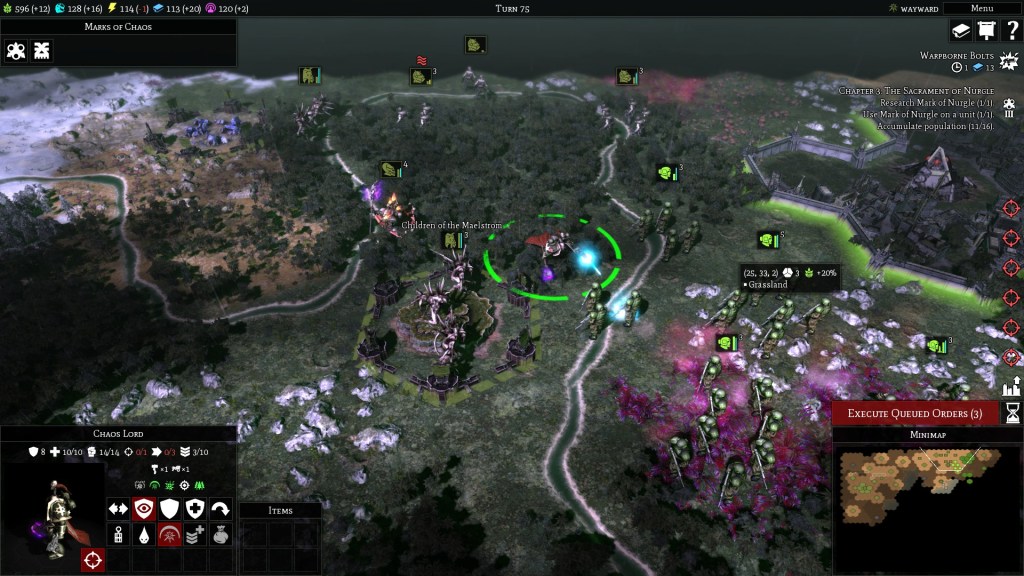Toggle the eye shield overwatch action
Viewport: 1024px width, 576px height.
[144, 509]
